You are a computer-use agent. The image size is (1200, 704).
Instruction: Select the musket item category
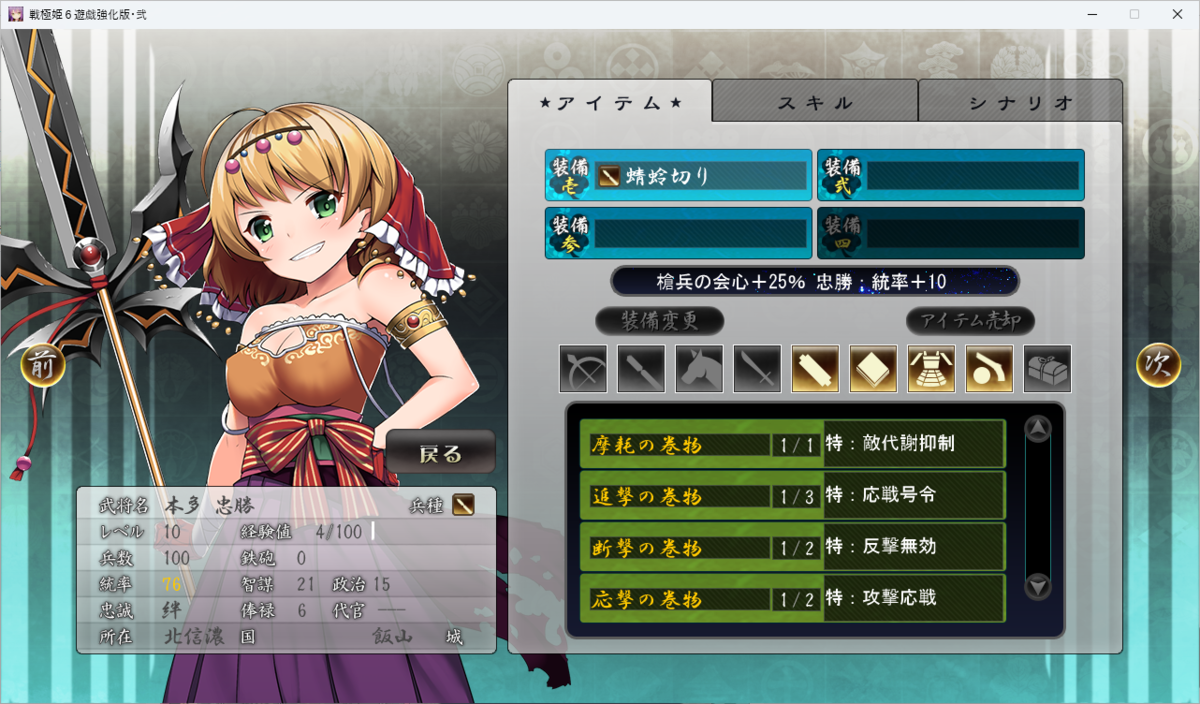pyautogui.click(x=989, y=369)
